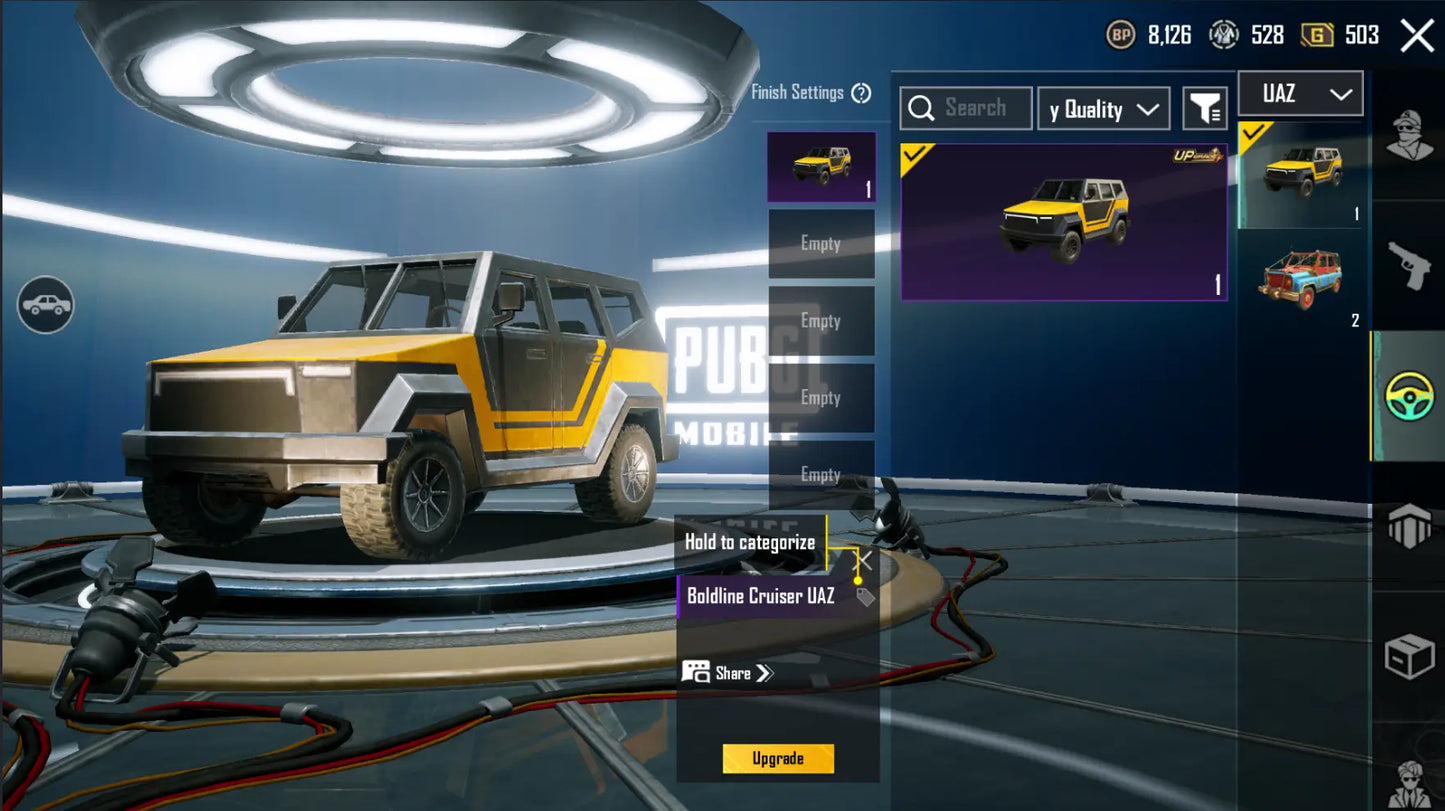
Task: Switch to the crate box tab
Action: pyautogui.click(x=1409, y=657)
